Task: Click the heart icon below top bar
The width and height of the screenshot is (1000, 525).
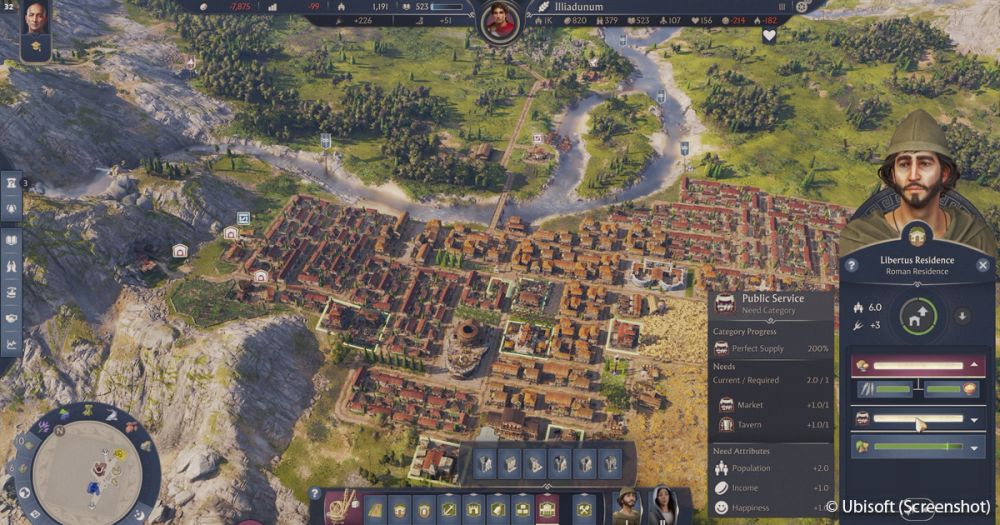Action: (769, 36)
